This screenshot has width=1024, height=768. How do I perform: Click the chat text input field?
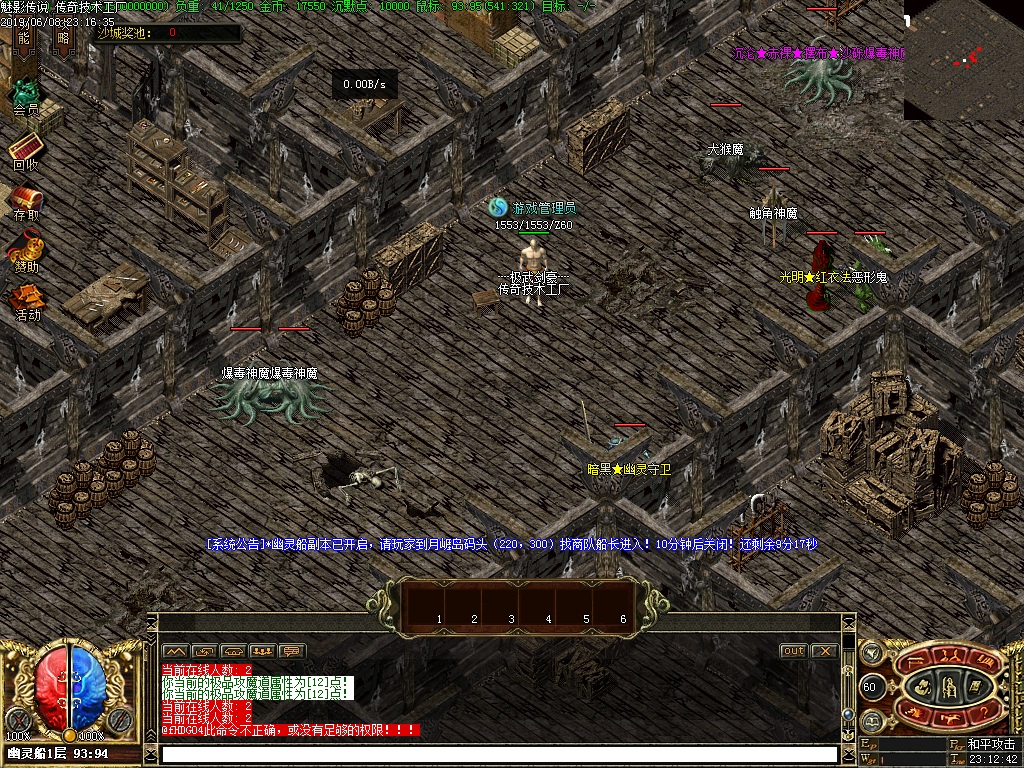pyautogui.click(x=498, y=754)
